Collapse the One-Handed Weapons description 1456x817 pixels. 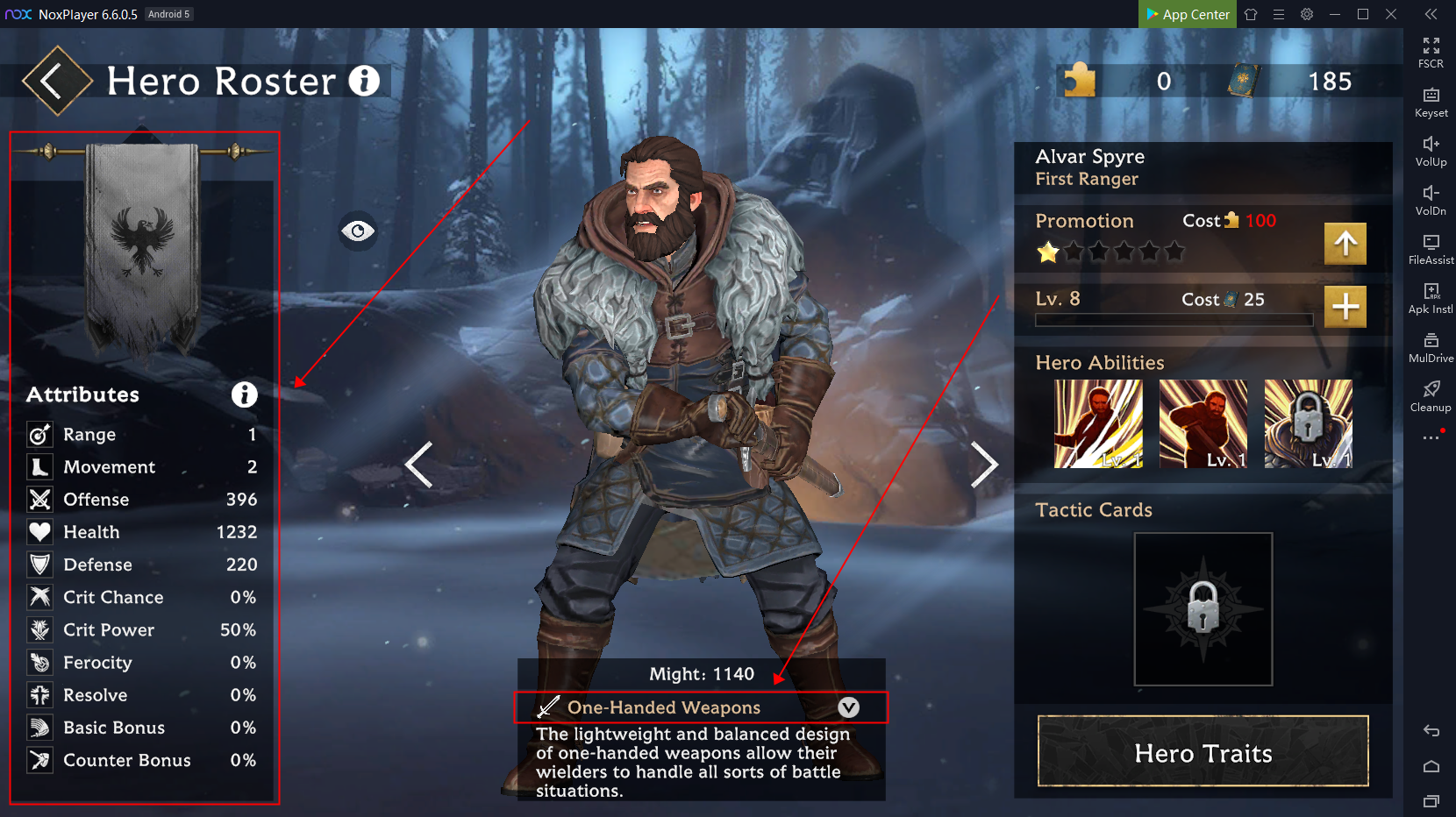tap(848, 707)
